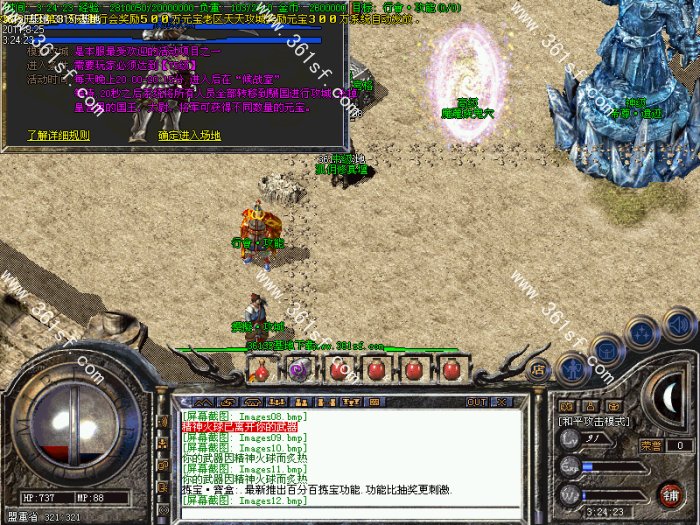This screenshot has width=700, height=525.
Task: Use the purple orb item in the belt
Action: point(297,369)
